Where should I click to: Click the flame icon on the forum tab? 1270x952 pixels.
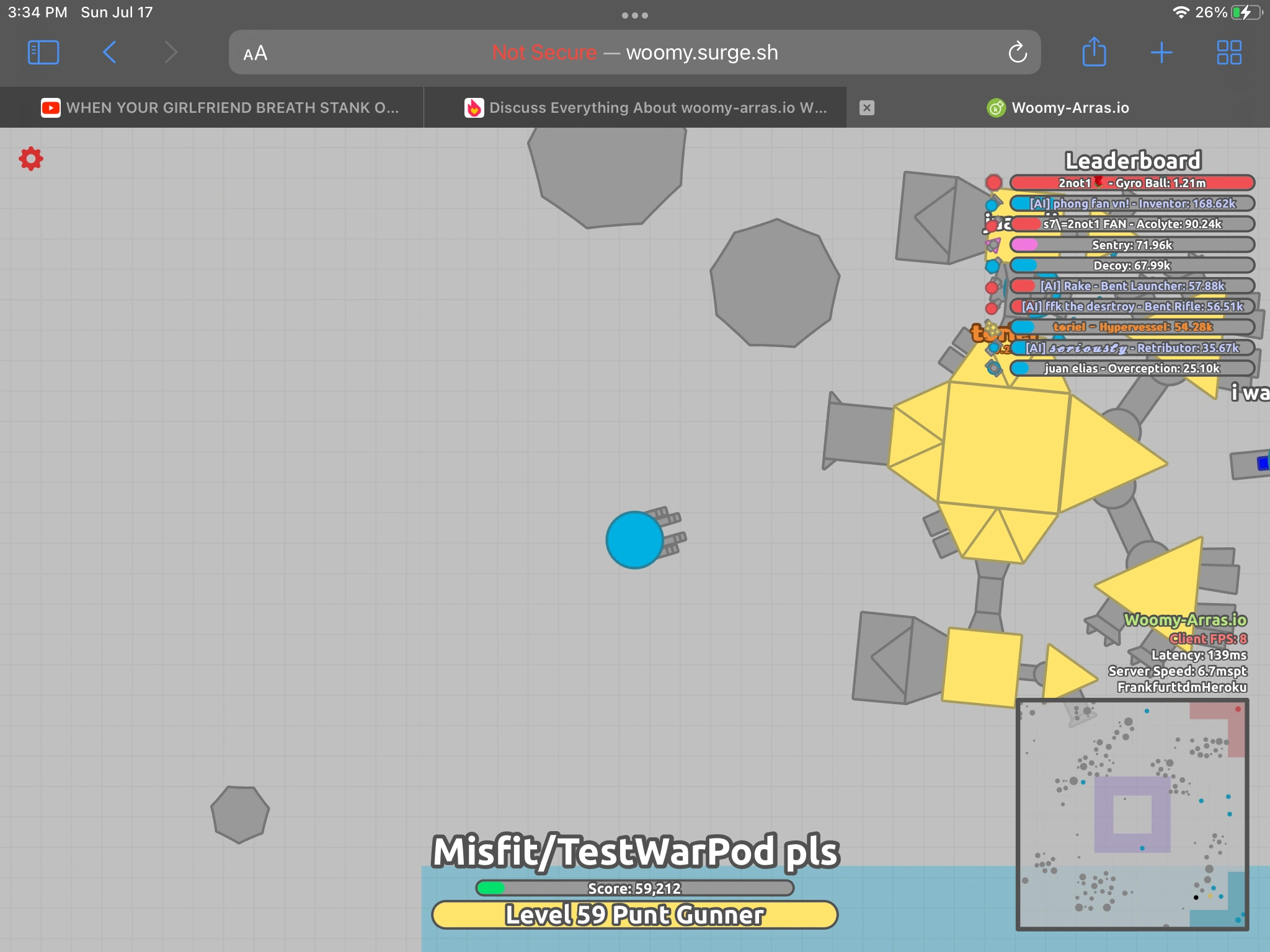pos(474,107)
